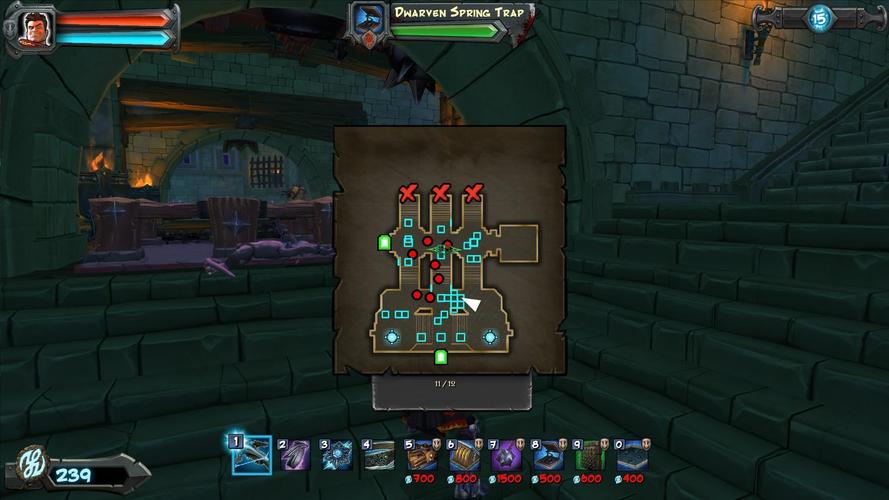This screenshot has width=889, height=500.
Task: Click the left-side green door marker on map
Action: (x=383, y=242)
